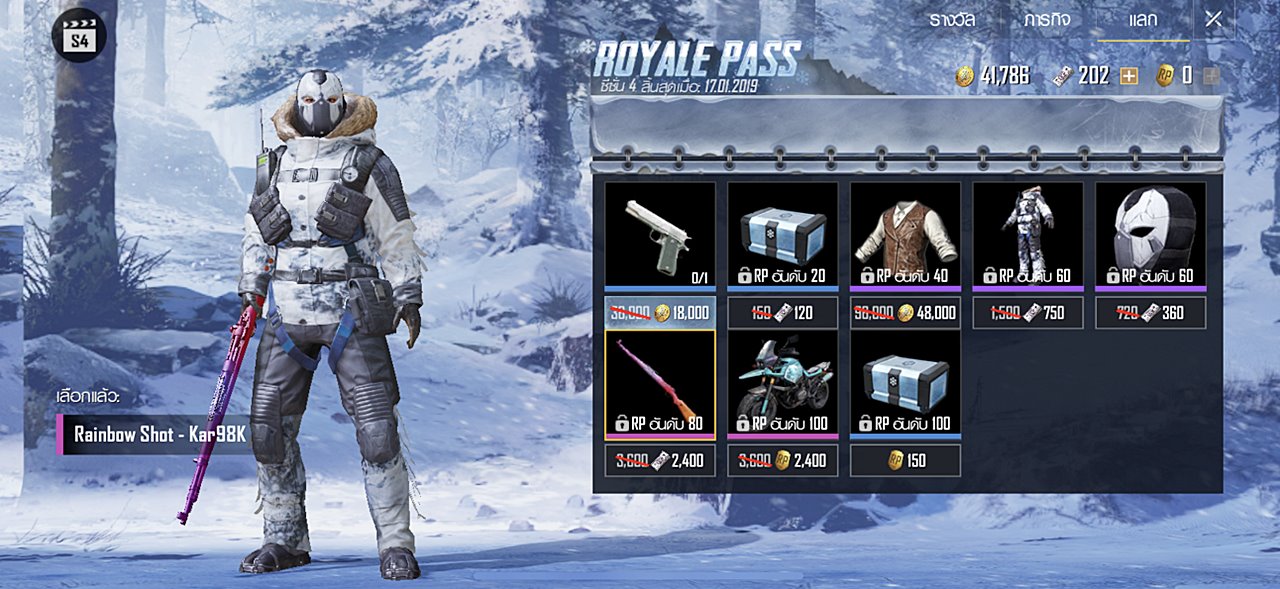Pick the snow camo outfit set
1280x589 pixels.
1028,235
